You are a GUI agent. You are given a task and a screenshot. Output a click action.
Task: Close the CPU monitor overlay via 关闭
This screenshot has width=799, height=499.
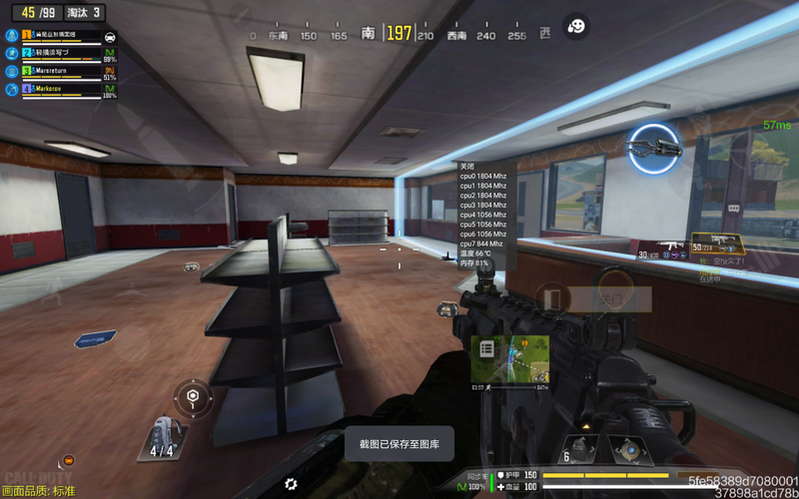click(467, 166)
